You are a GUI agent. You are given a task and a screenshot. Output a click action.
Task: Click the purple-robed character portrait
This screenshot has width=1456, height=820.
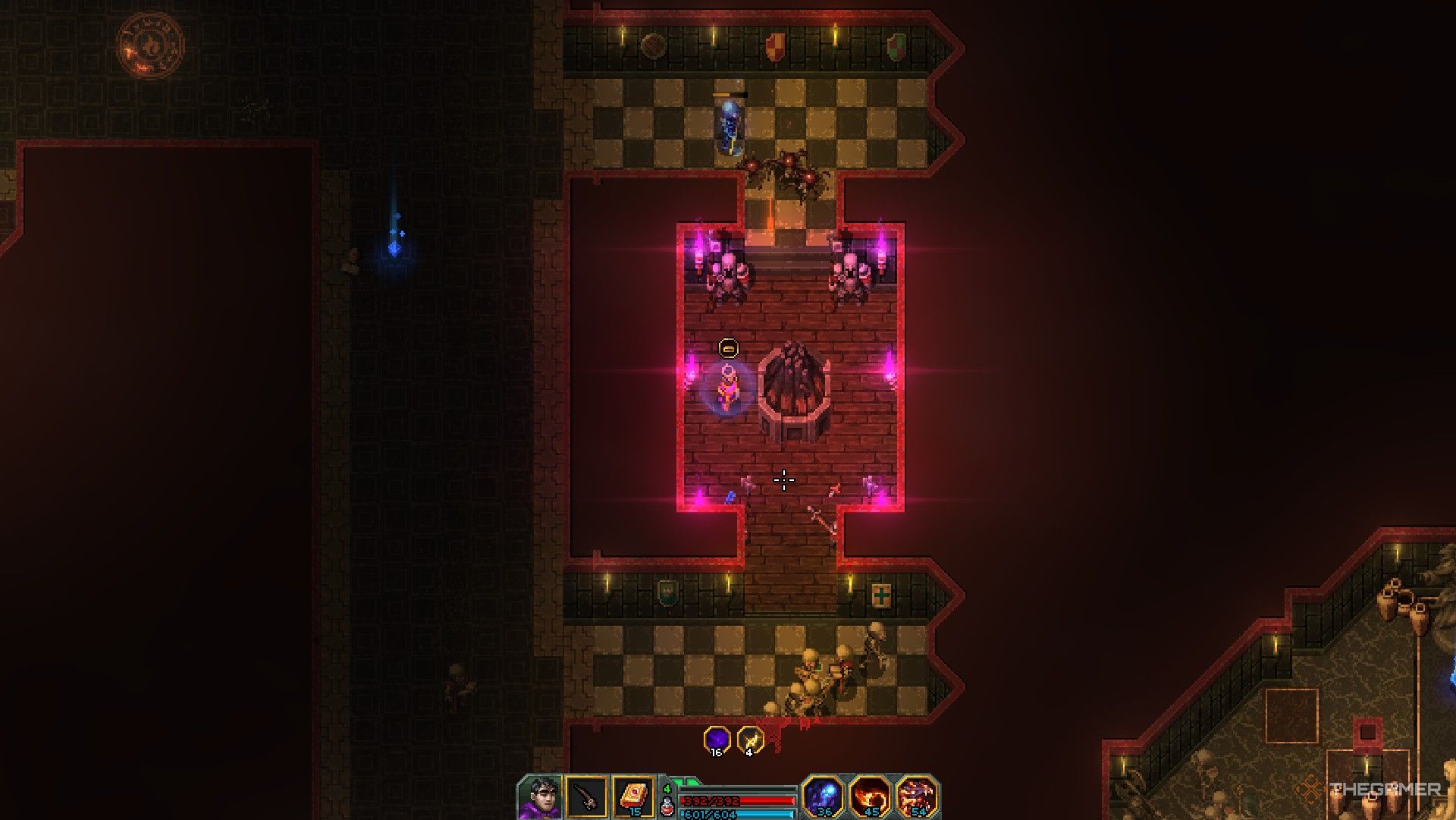pyautogui.click(x=541, y=797)
